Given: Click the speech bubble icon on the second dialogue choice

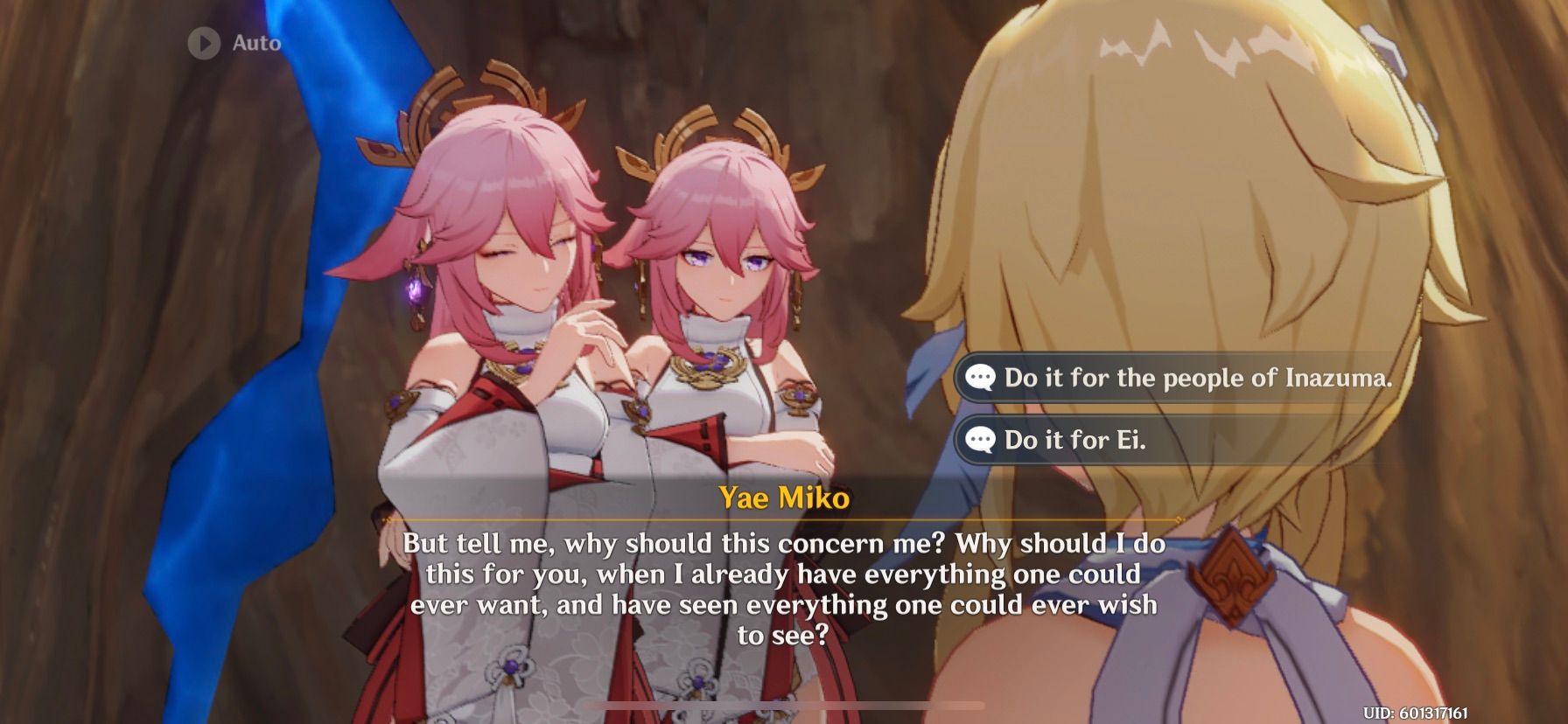Looking at the screenshot, I should click(983, 441).
